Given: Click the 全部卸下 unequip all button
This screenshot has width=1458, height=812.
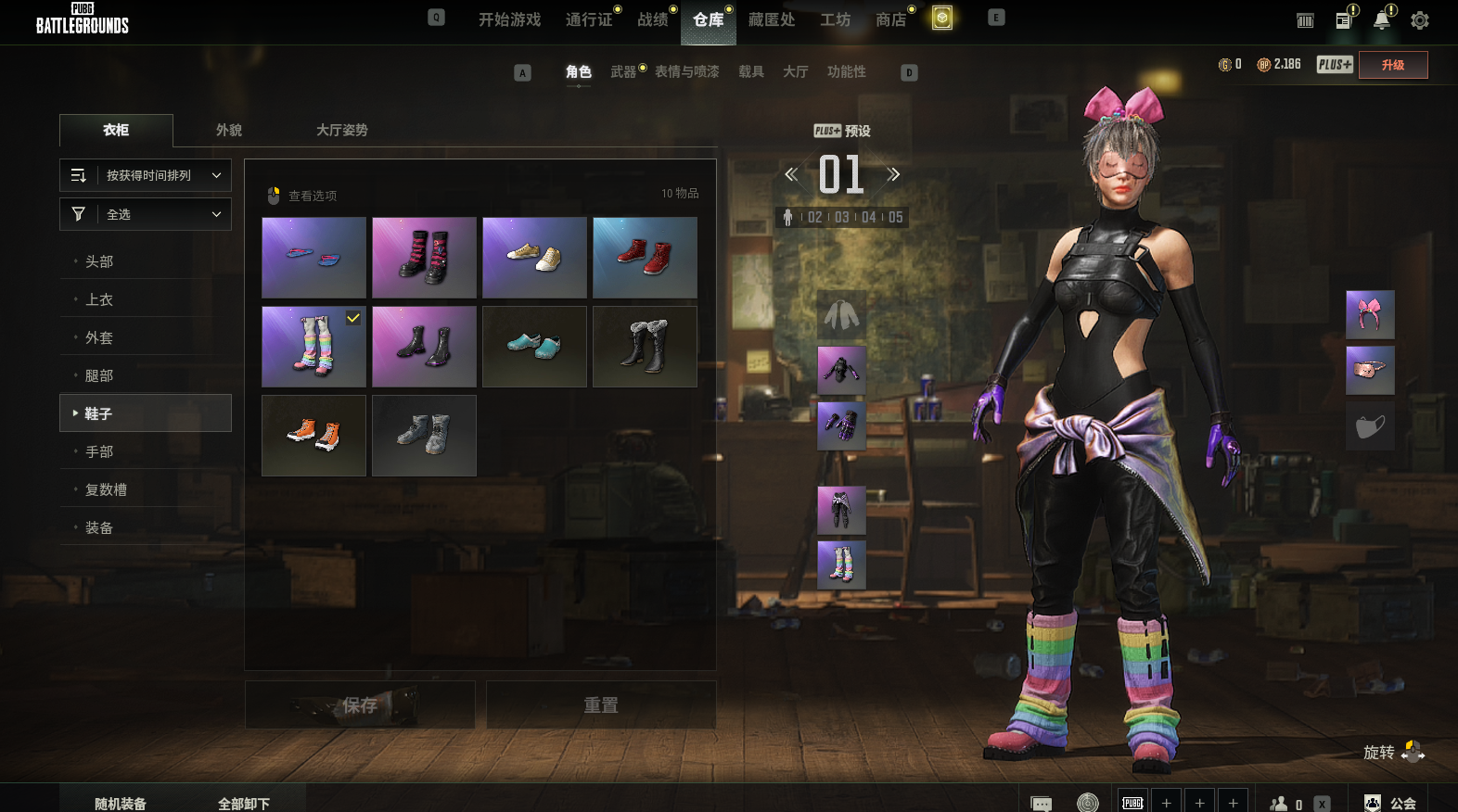Looking at the screenshot, I should coord(244,803).
